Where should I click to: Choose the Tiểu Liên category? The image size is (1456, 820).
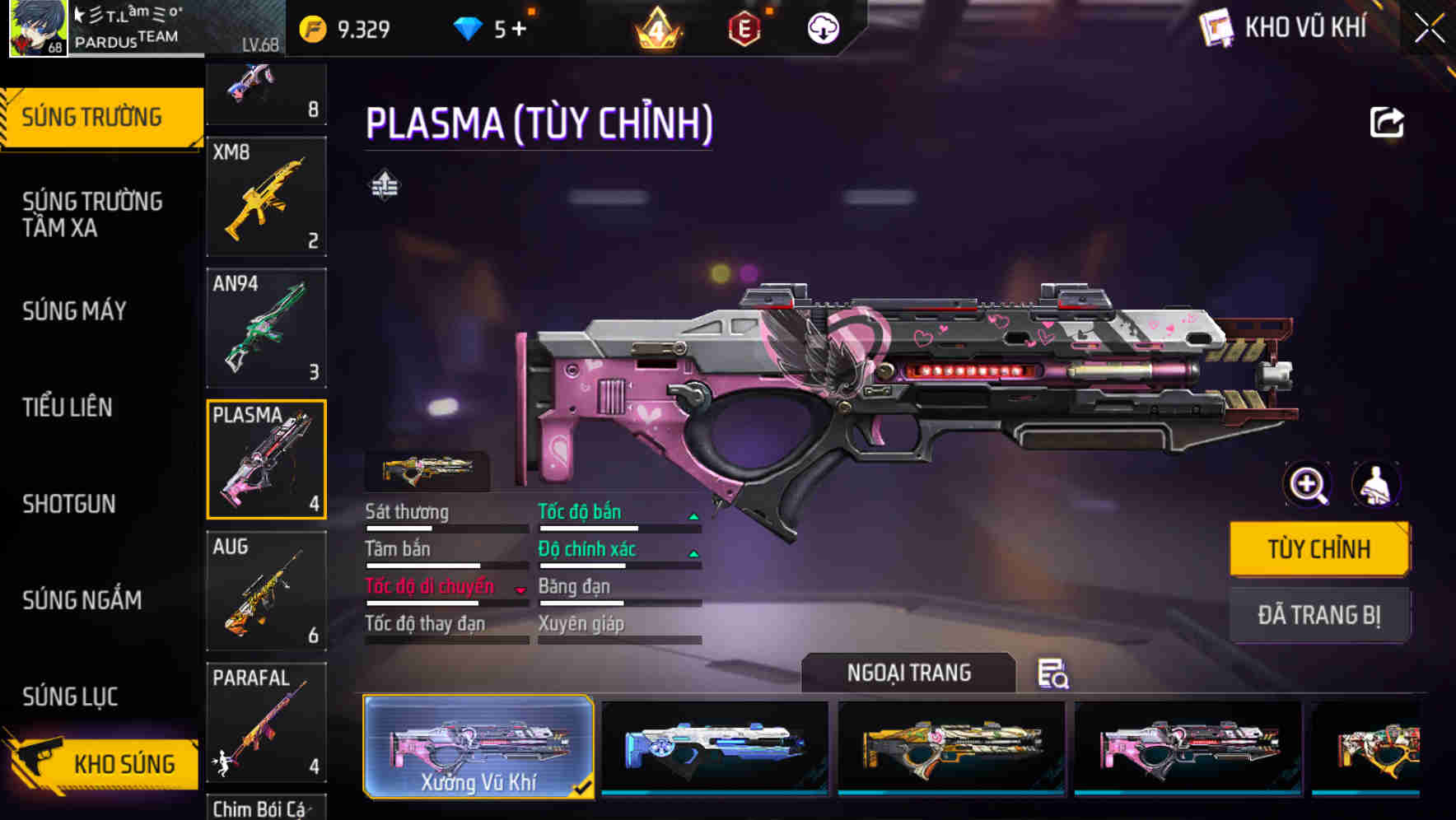(x=68, y=408)
